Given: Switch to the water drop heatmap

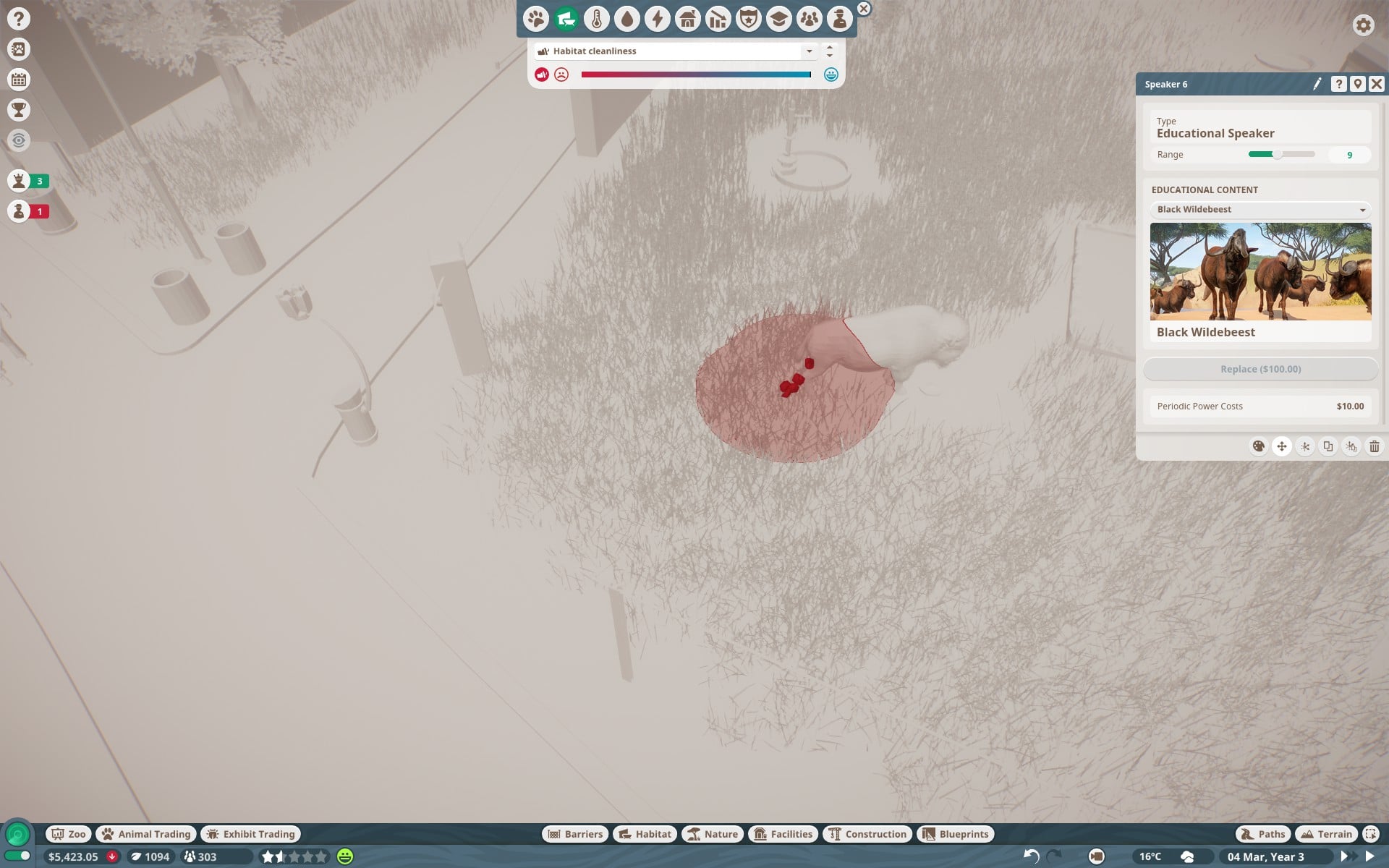Looking at the screenshot, I should coord(626,19).
